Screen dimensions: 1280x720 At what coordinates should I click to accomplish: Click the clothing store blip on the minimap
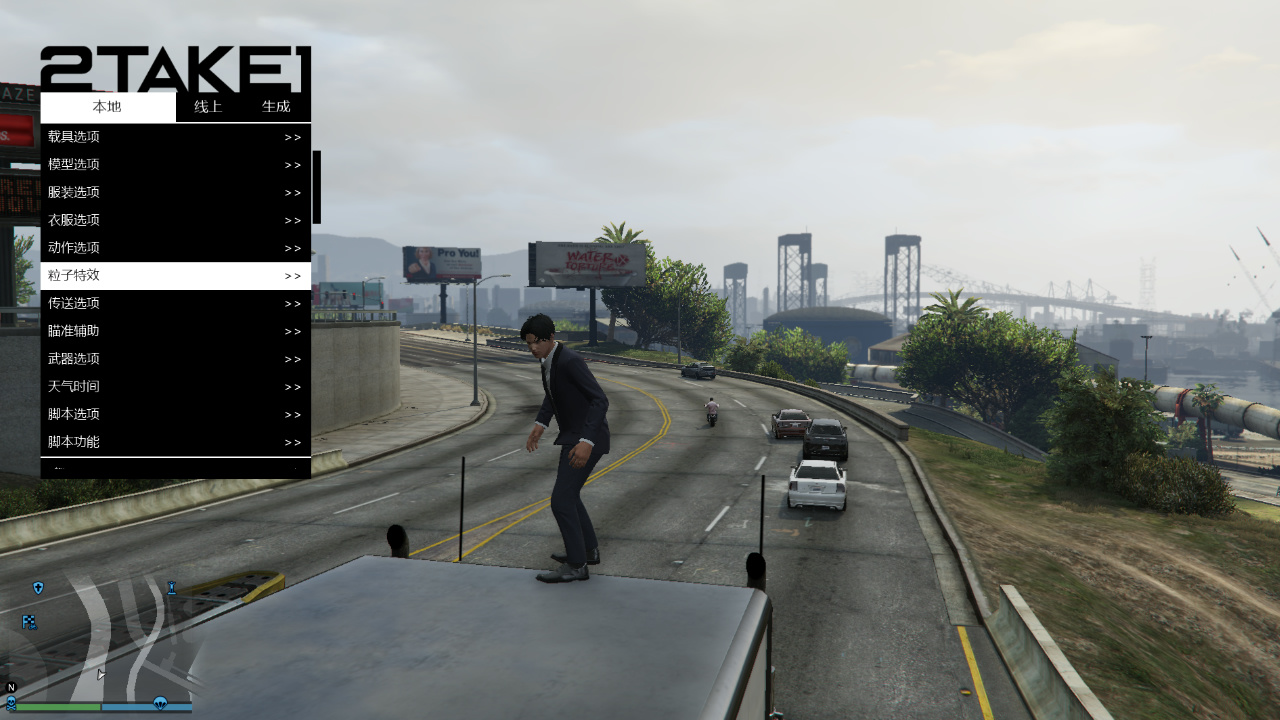click(x=171, y=588)
